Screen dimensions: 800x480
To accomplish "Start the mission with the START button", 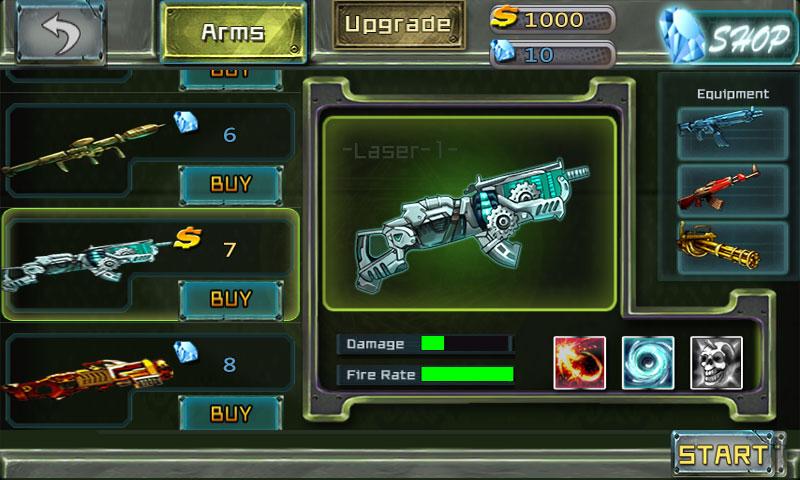I will (719, 454).
